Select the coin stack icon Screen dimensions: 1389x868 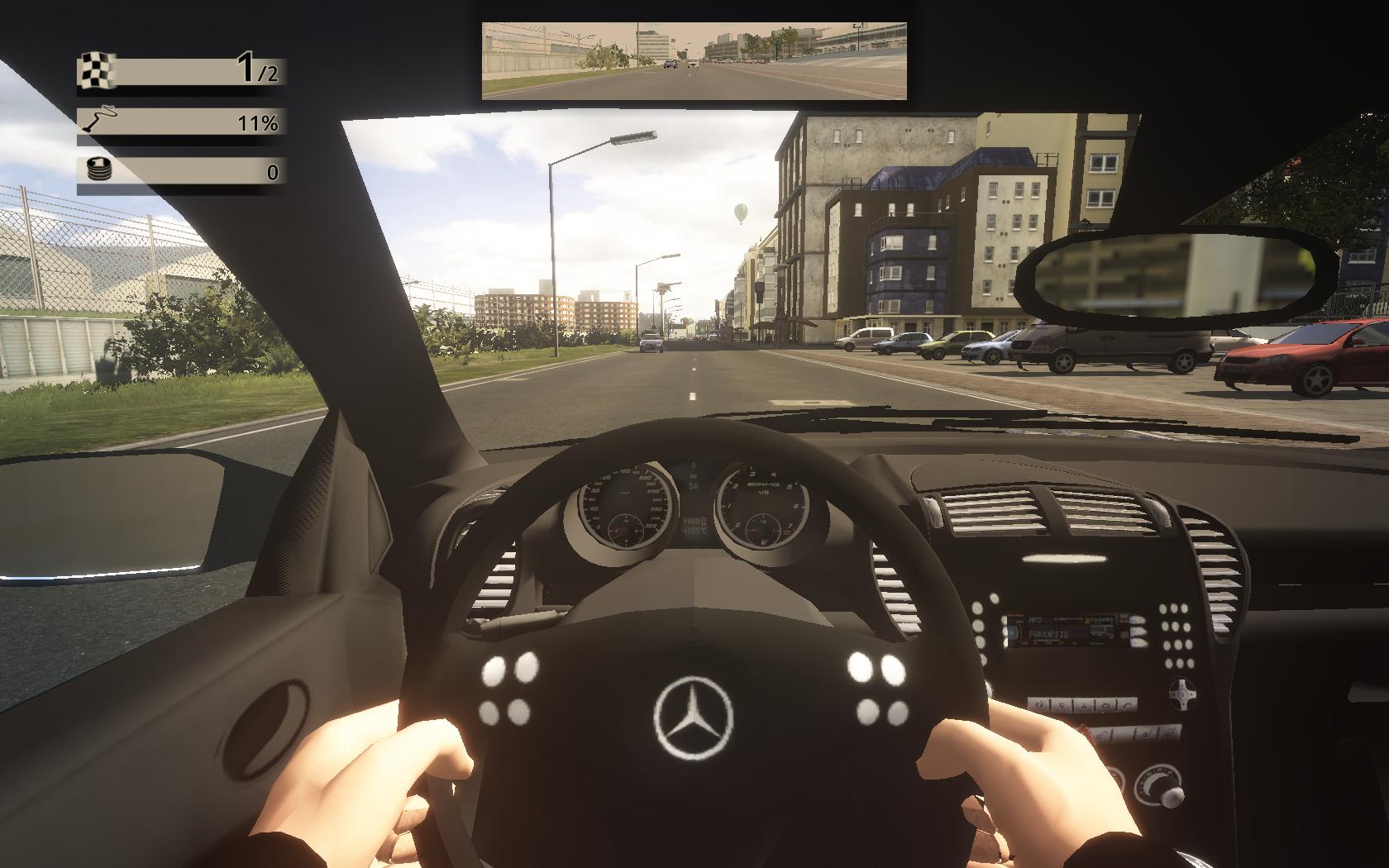[x=98, y=171]
